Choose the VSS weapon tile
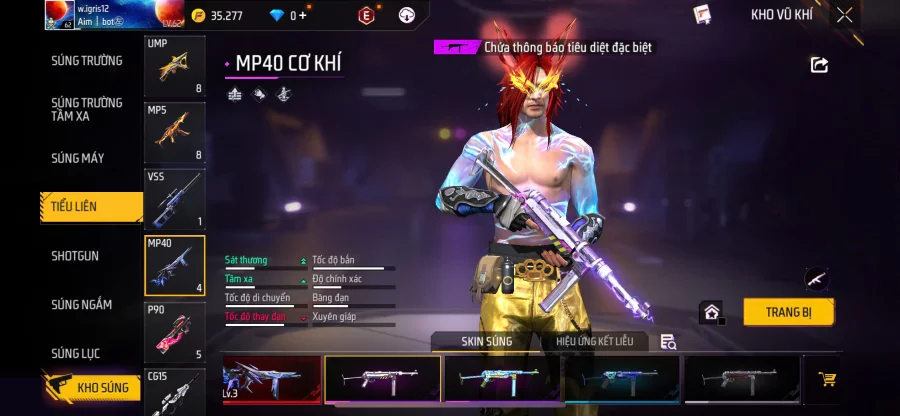Image resolution: width=900 pixels, height=416 pixels. click(x=174, y=199)
